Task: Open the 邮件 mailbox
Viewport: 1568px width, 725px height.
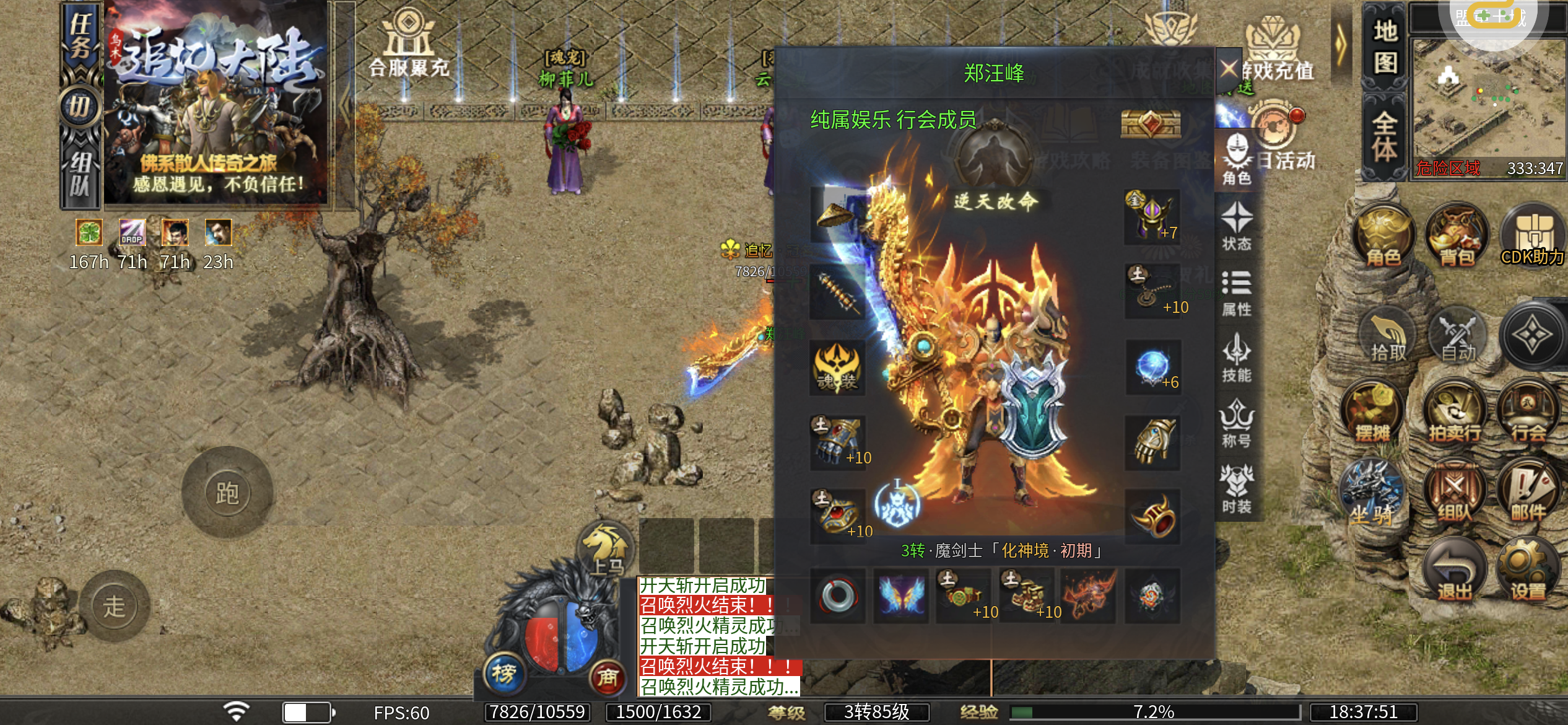Action: 1528,493
